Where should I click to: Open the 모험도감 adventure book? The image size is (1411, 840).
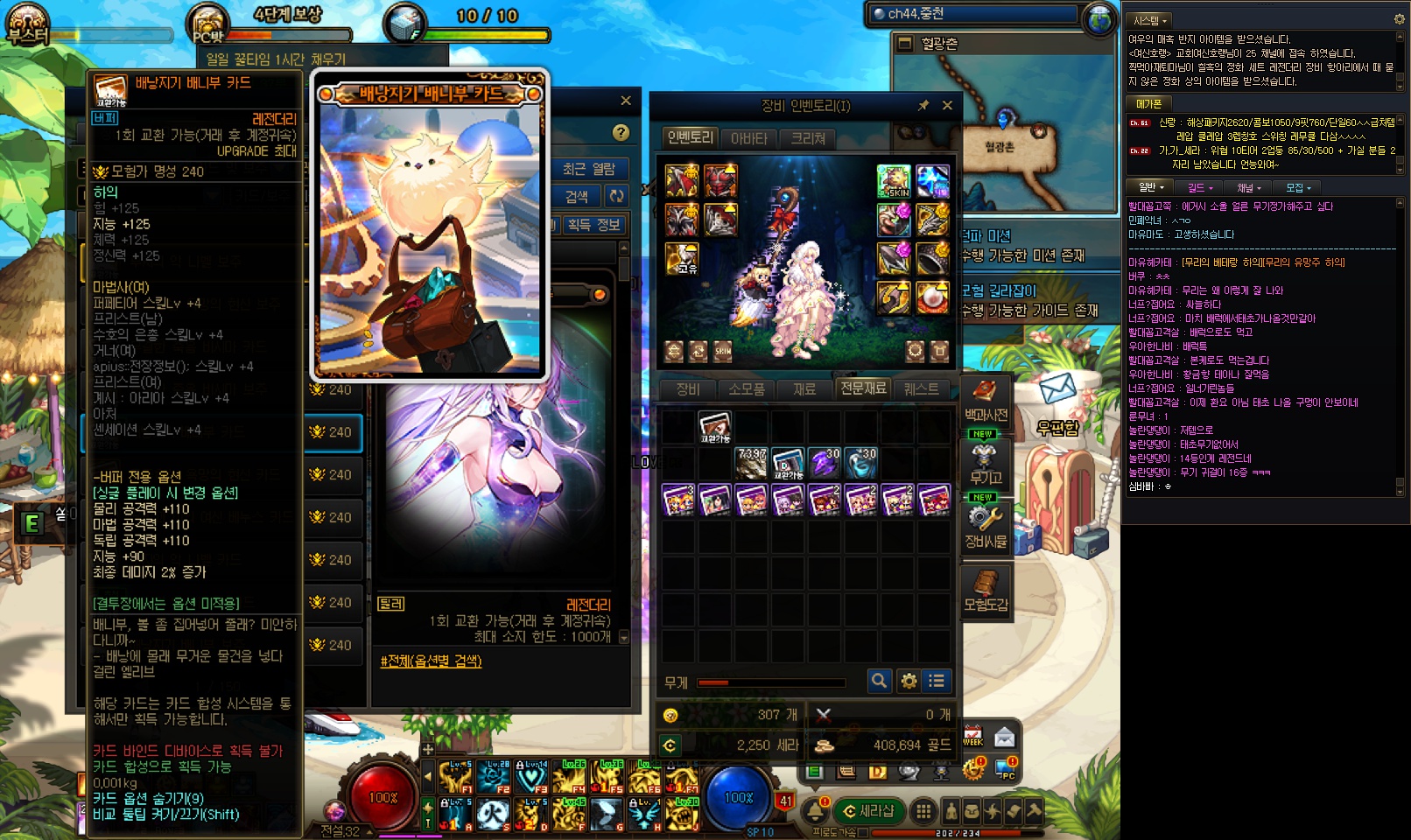click(986, 591)
